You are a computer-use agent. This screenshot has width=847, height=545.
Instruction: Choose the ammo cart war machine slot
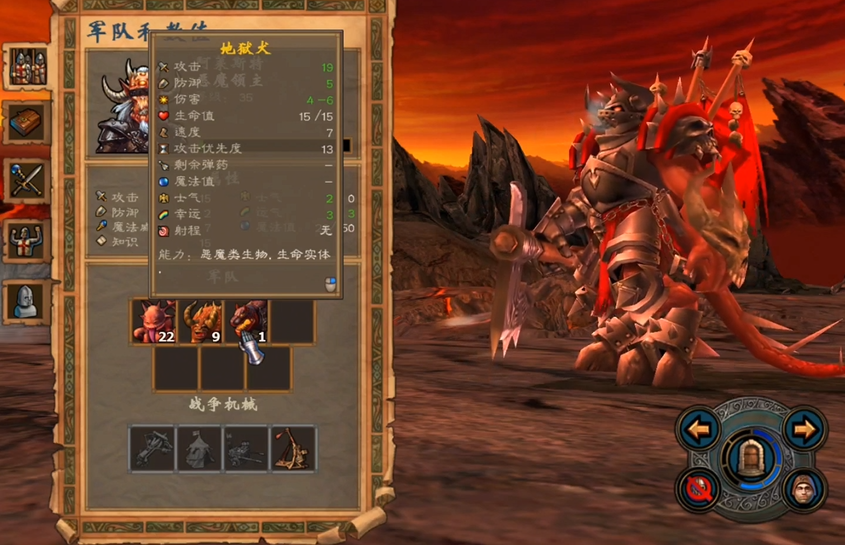(246, 449)
